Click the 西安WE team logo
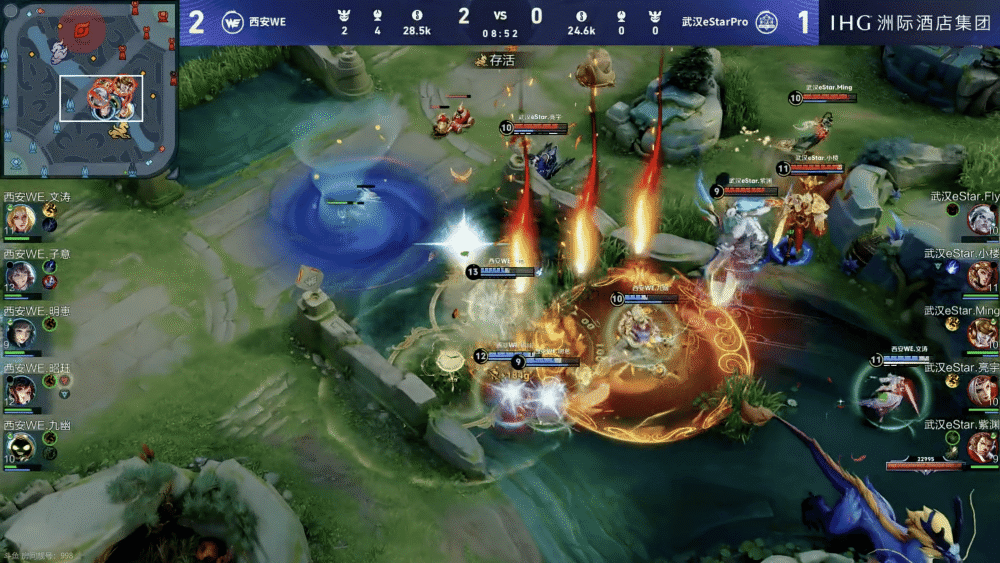The width and height of the screenshot is (1000, 563). [x=232, y=22]
